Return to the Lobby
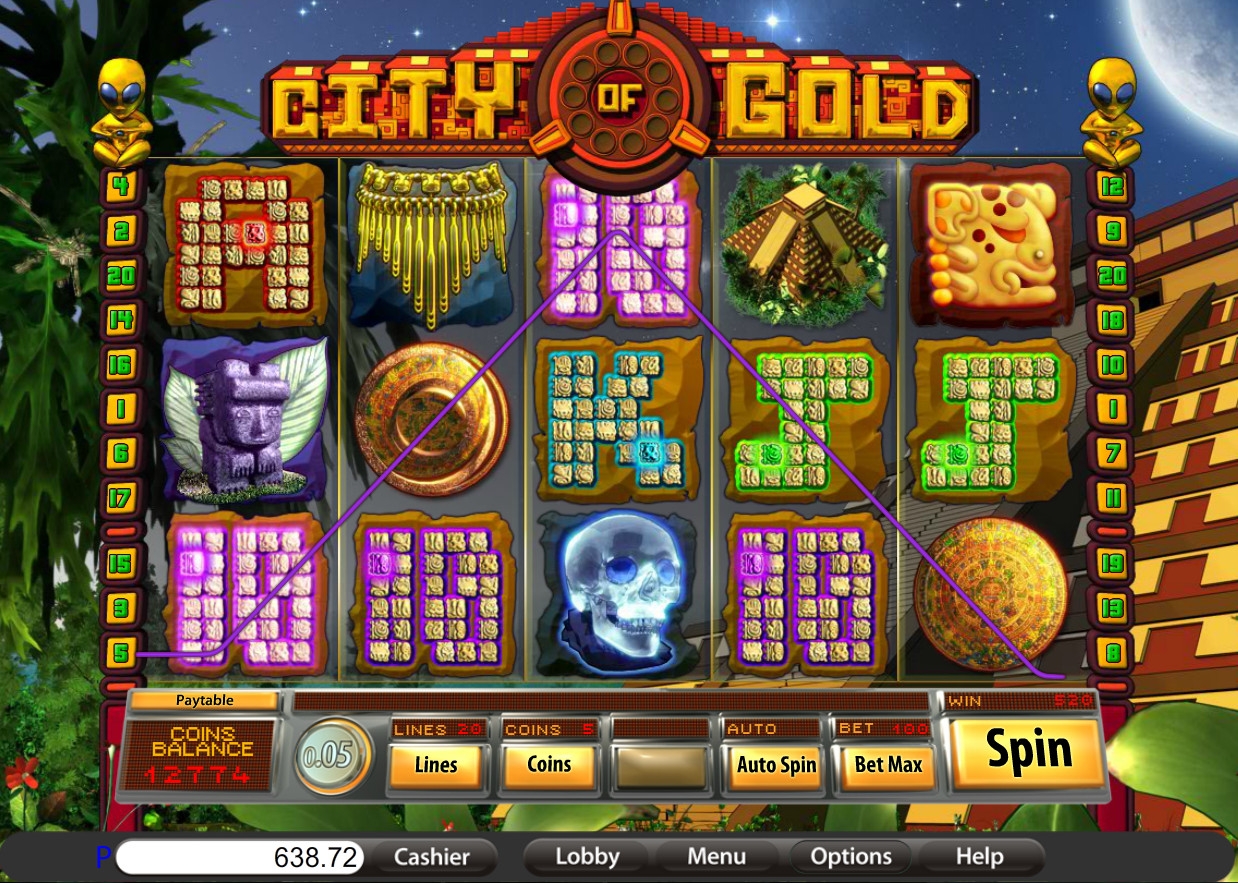1238x883 pixels. [587, 857]
